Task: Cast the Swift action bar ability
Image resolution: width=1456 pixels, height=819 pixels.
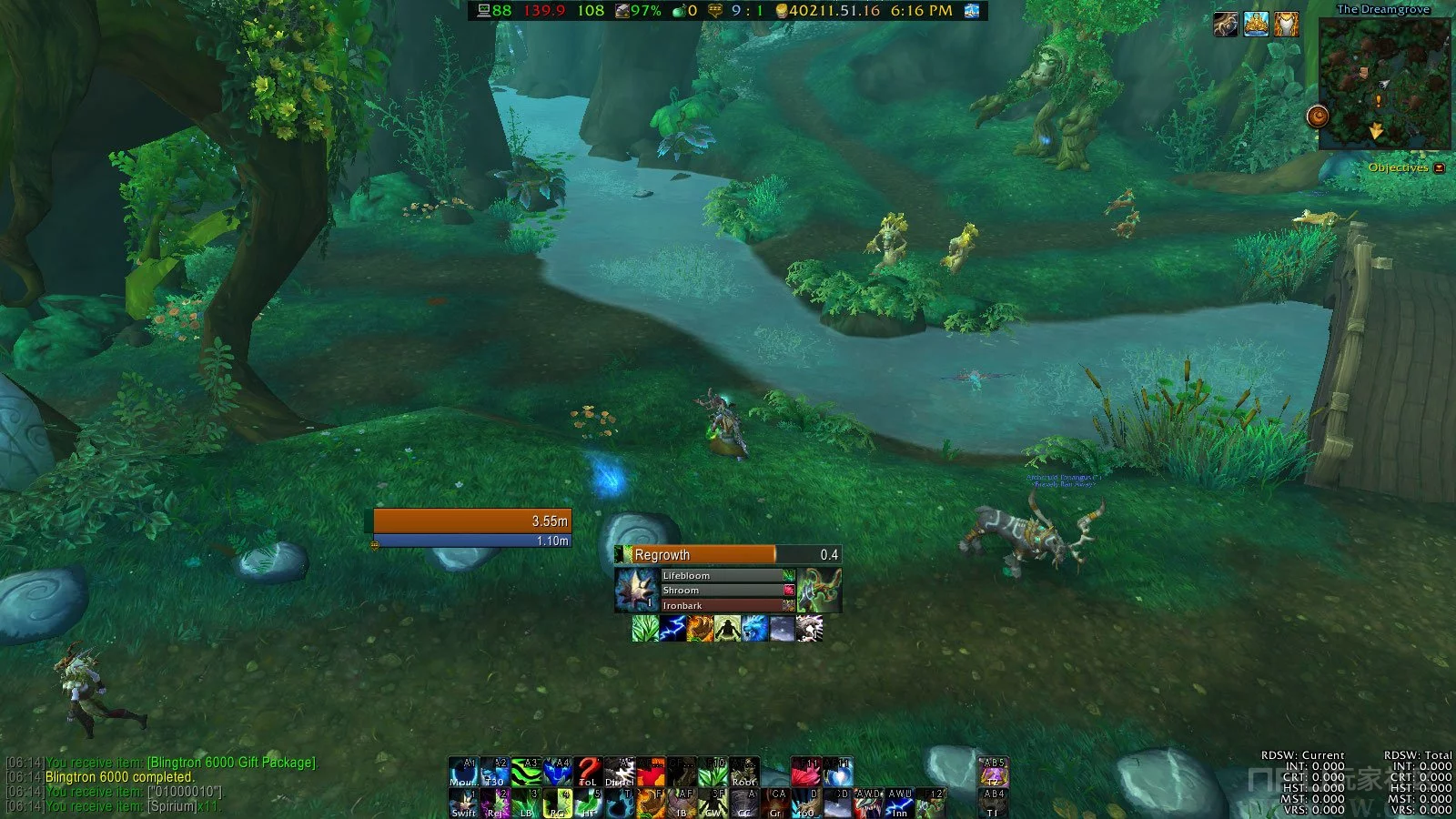Action: coord(463,803)
